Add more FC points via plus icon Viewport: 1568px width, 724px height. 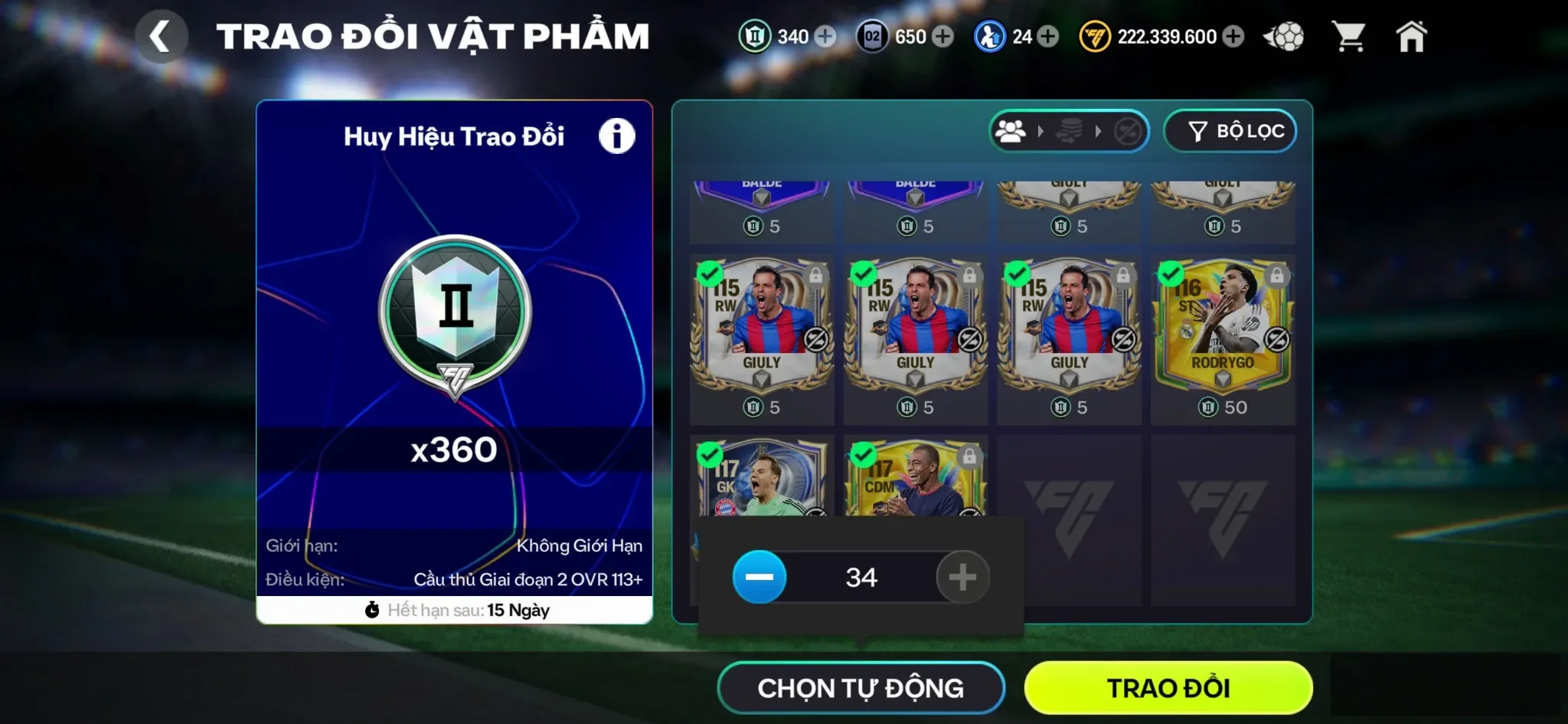1232,36
